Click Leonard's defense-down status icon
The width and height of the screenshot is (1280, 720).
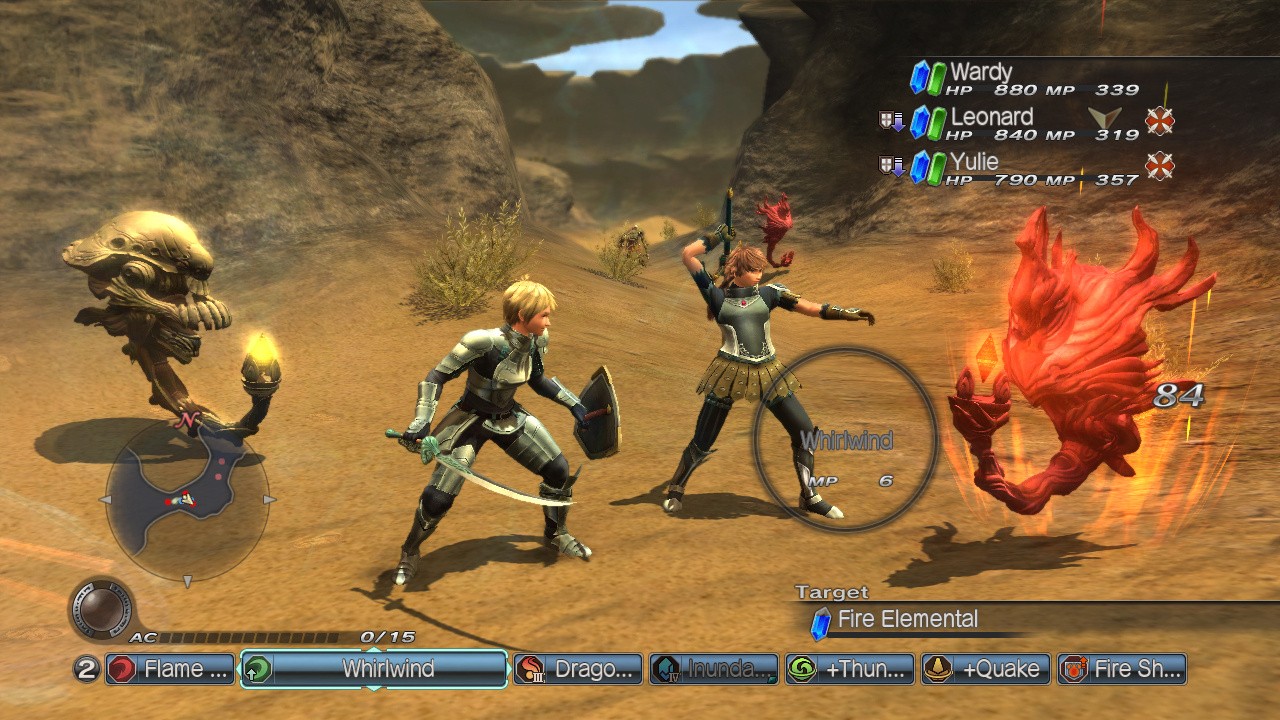click(891, 122)
